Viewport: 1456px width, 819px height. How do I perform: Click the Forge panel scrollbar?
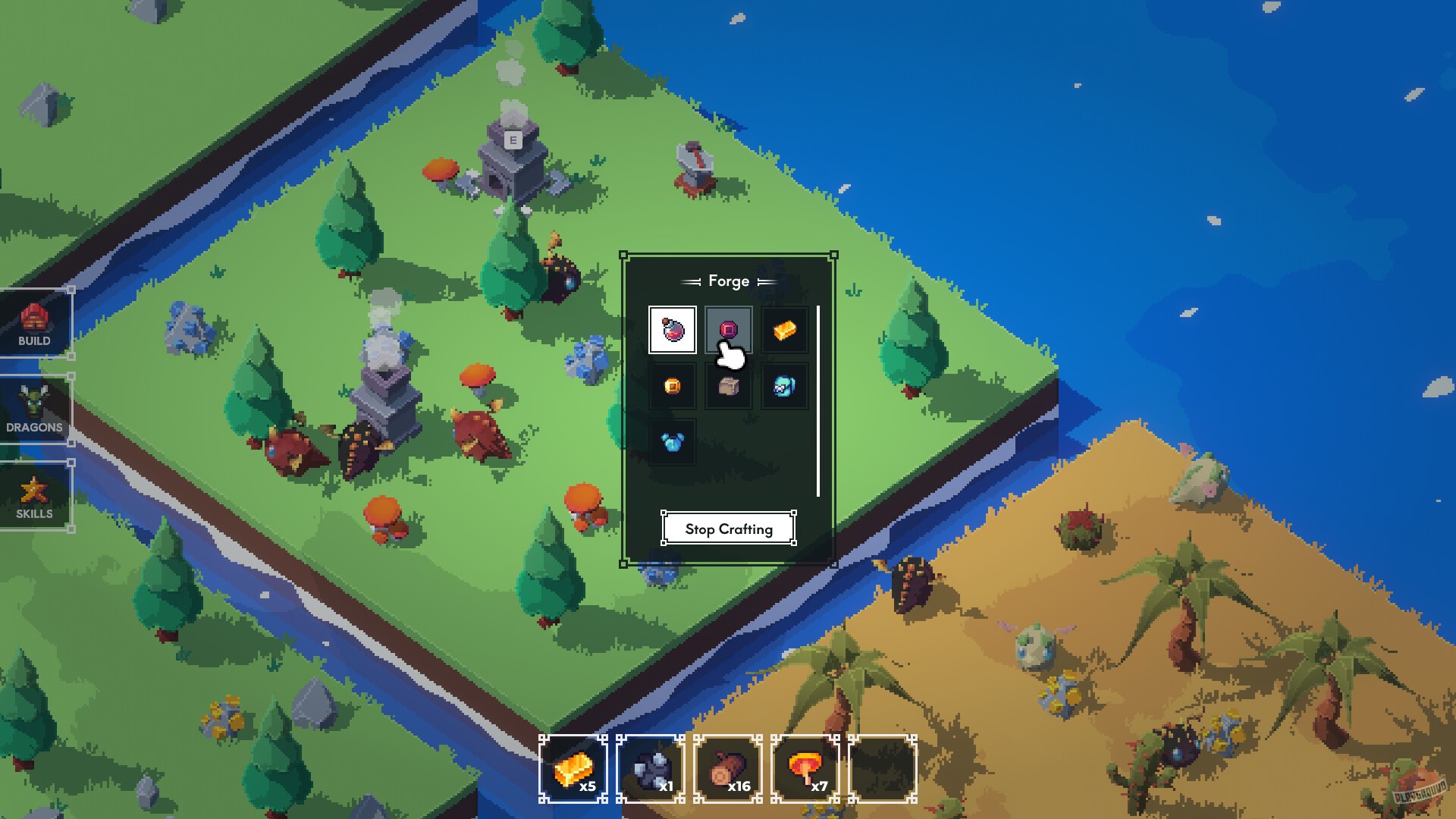coord(820,394)
